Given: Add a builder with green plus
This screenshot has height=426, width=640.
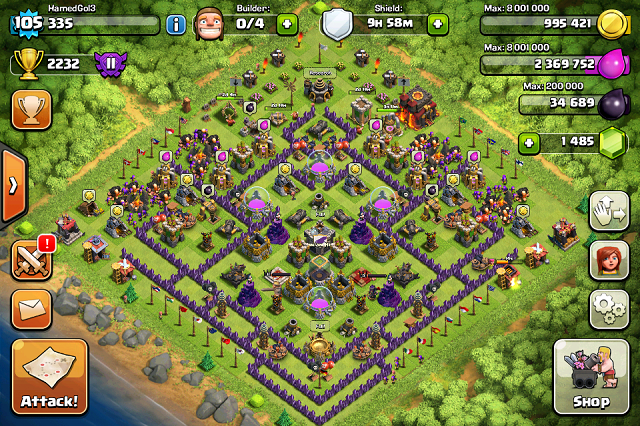Looking at the screenshot, I should (287, 23).
